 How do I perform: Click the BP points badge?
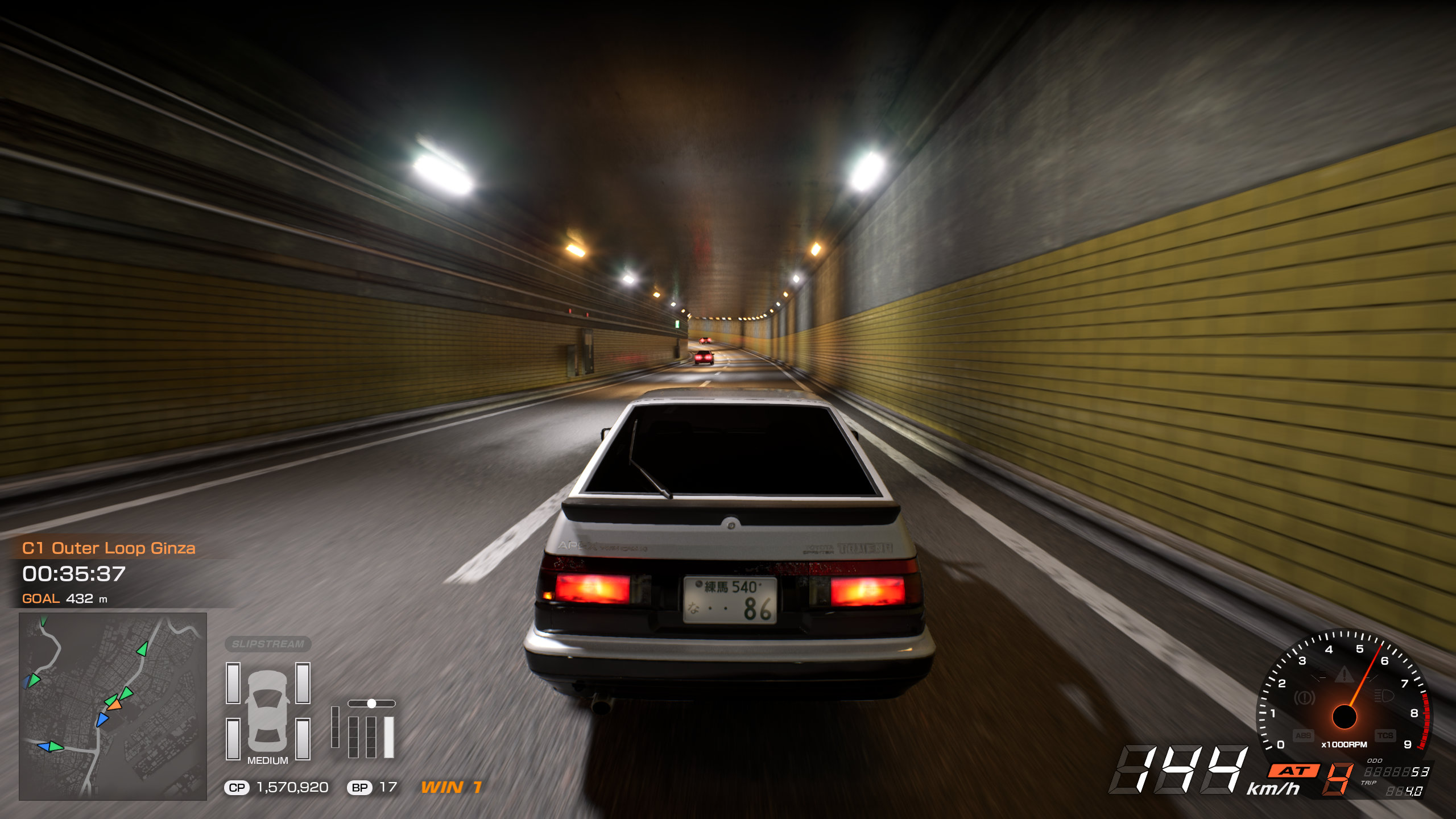pos(359,788)
